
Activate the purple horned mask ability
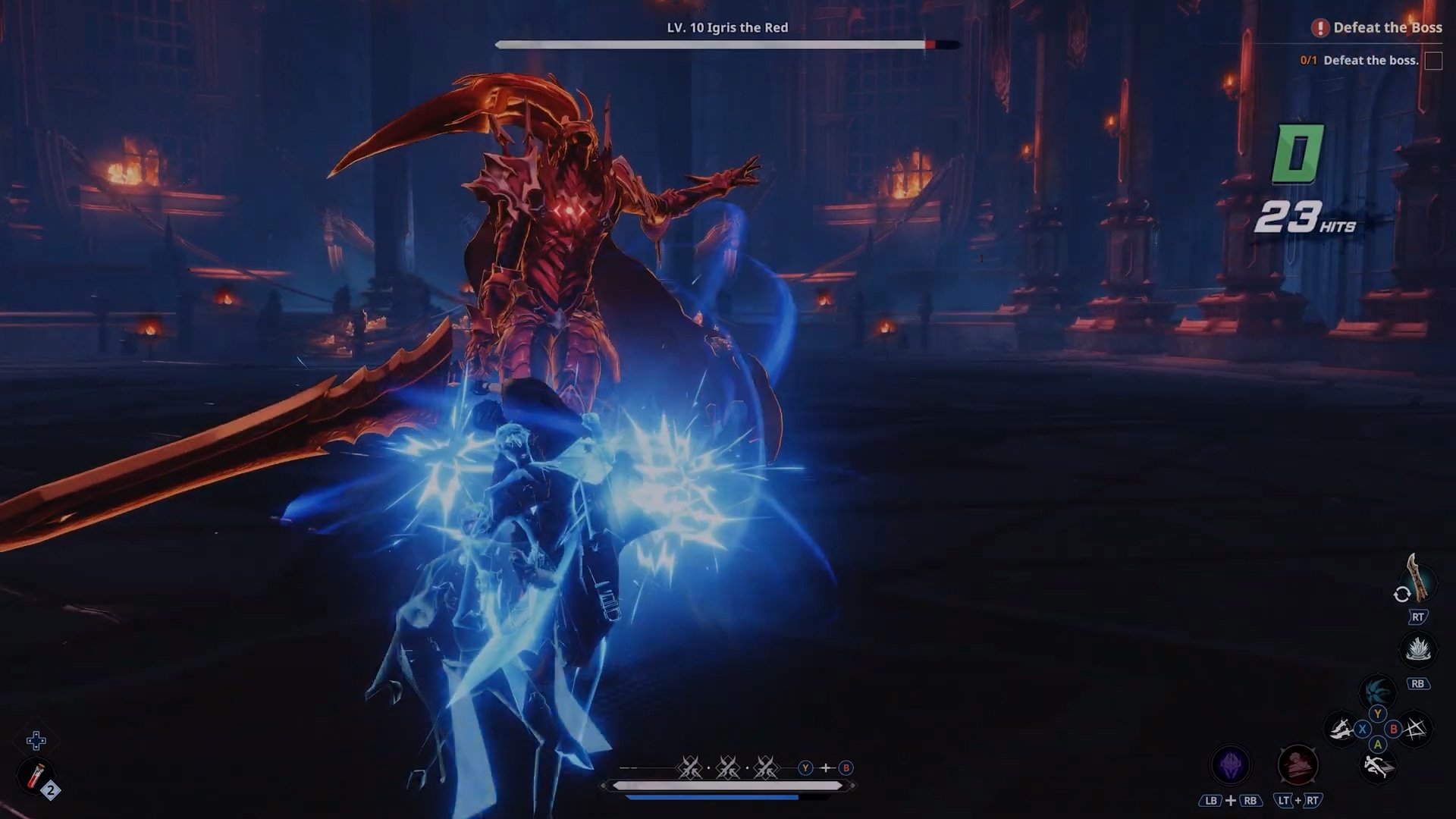click(x=1230, y=764)
